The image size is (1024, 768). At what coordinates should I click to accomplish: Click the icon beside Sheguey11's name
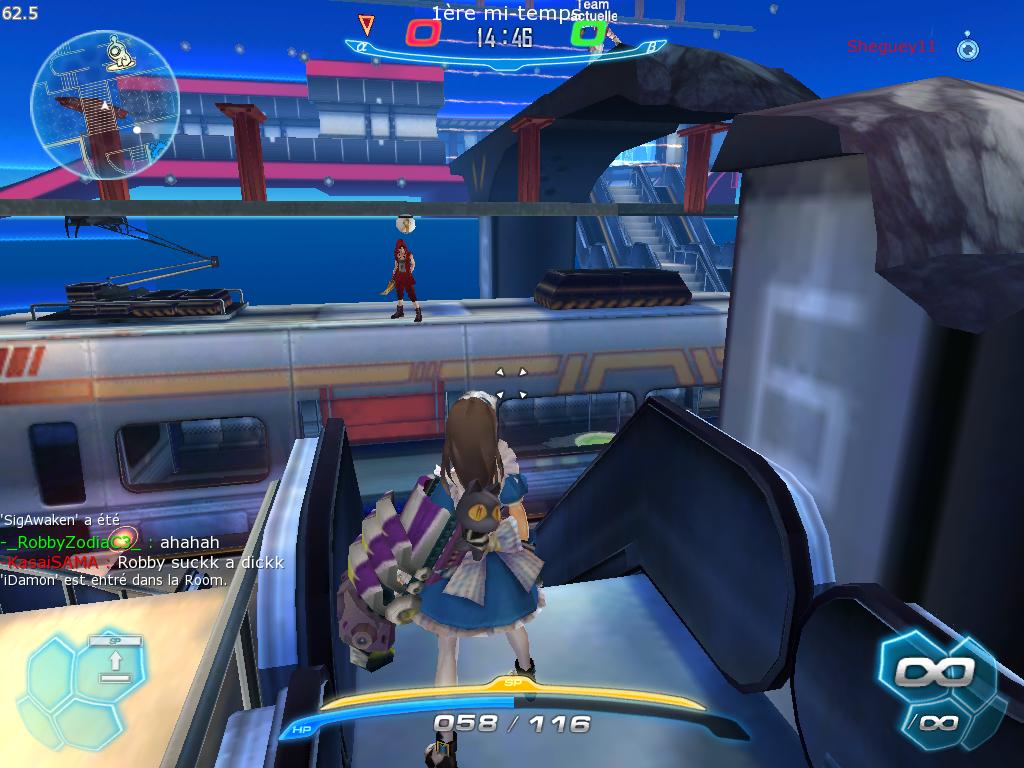point(966,47)
